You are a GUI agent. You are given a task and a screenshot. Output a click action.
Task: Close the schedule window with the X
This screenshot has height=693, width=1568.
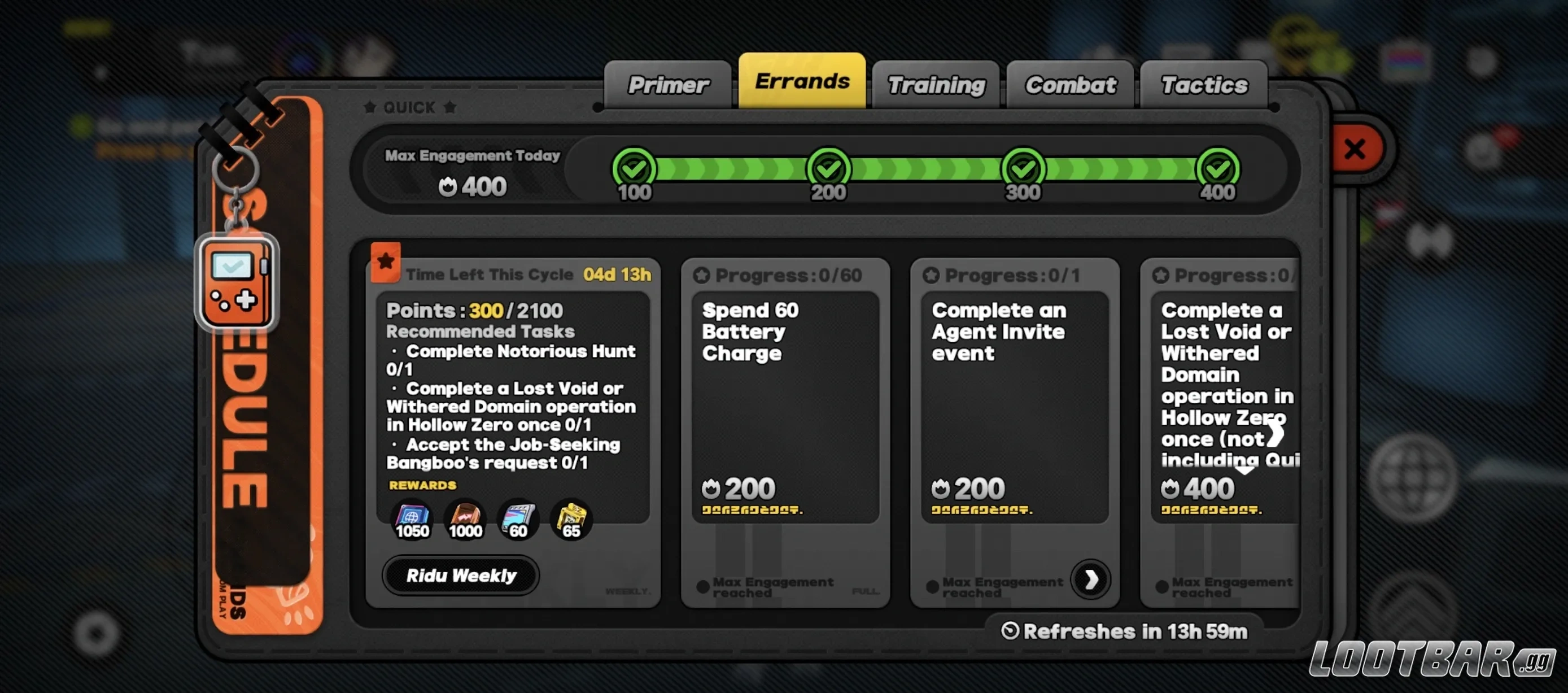point(1355,149)
